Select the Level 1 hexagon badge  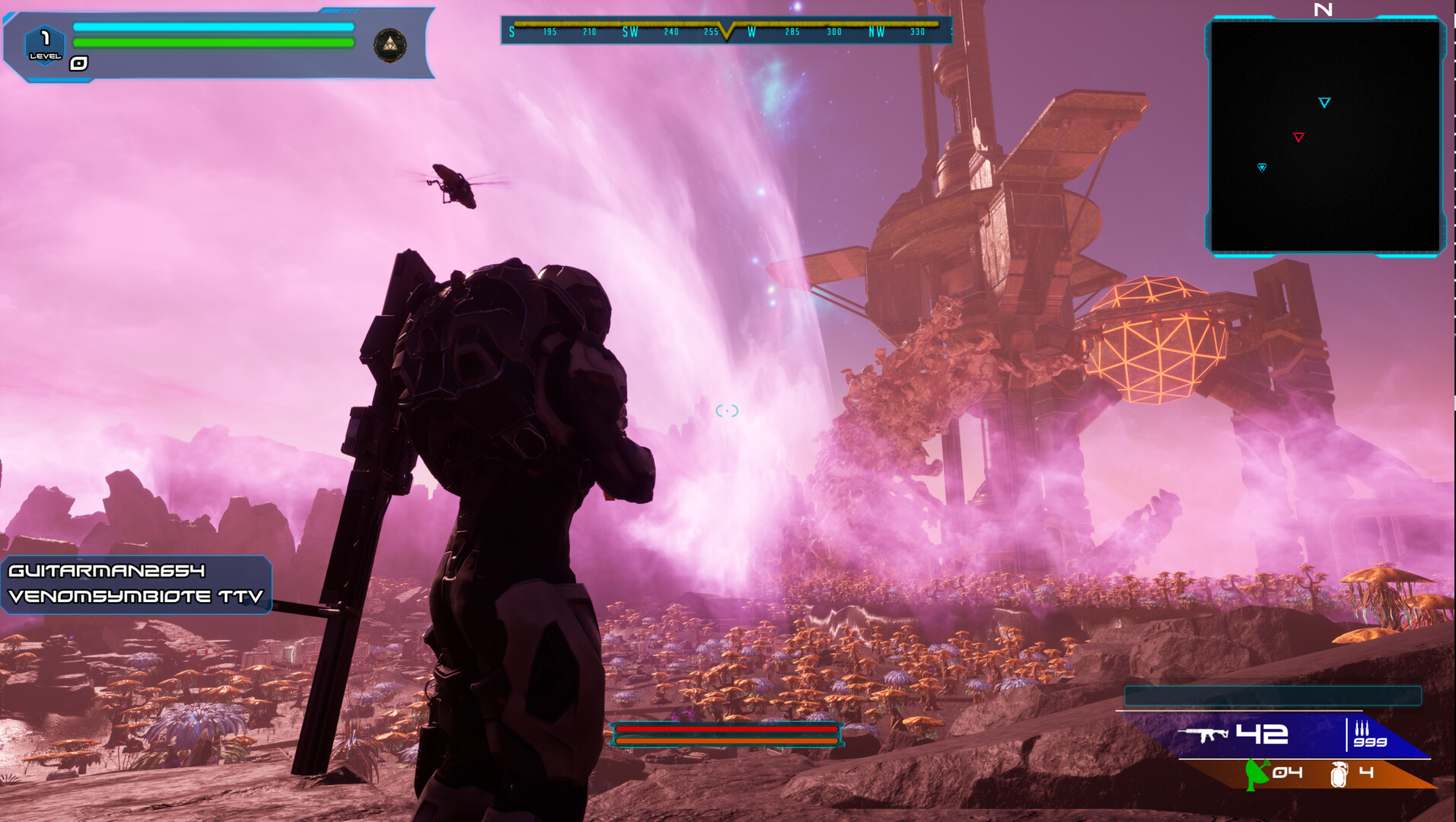(45, 44)
